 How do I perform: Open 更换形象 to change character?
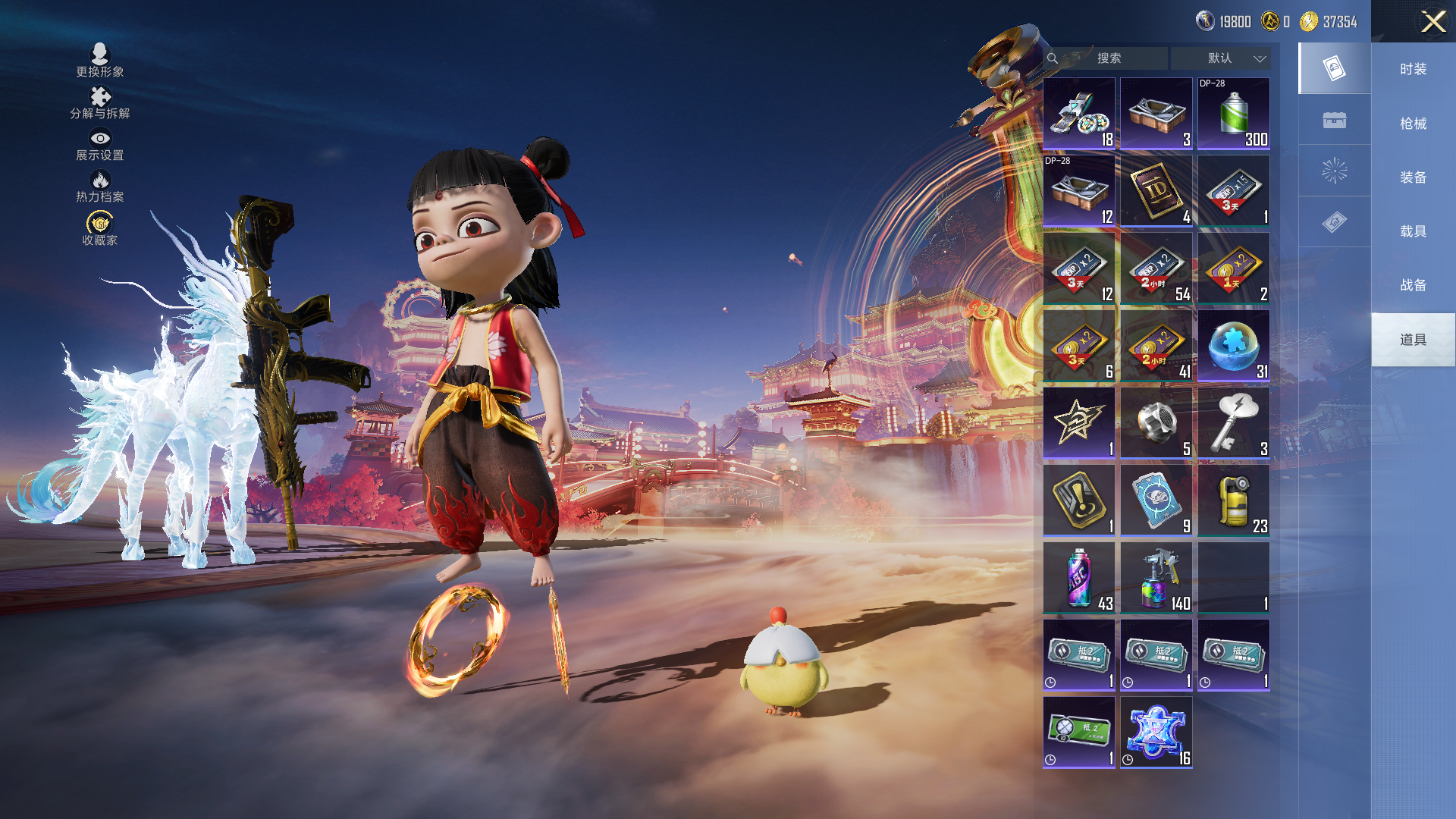click(x=100, y=60)
